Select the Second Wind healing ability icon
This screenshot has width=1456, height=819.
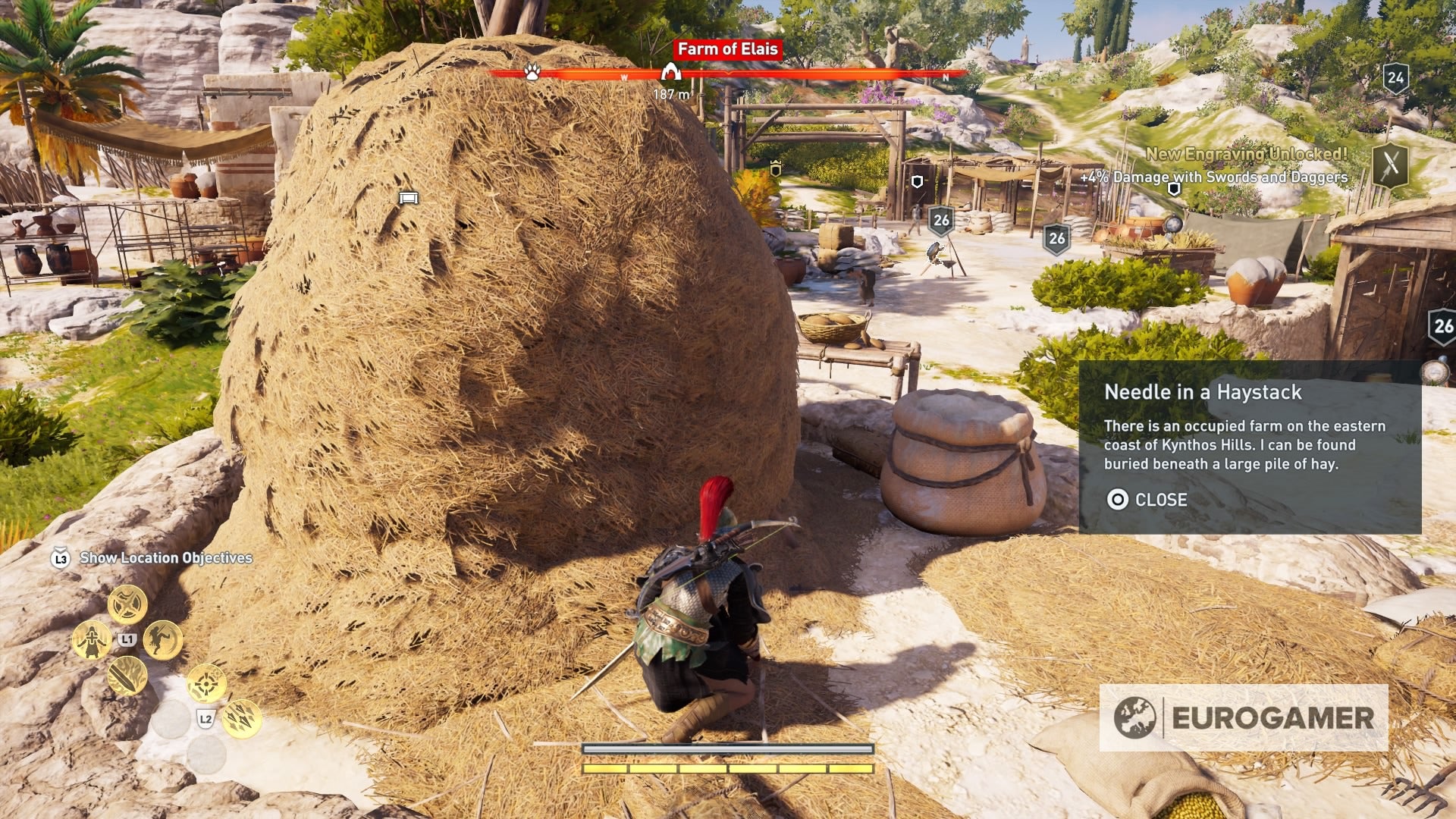pyautogui.click(x=93, y=639)
